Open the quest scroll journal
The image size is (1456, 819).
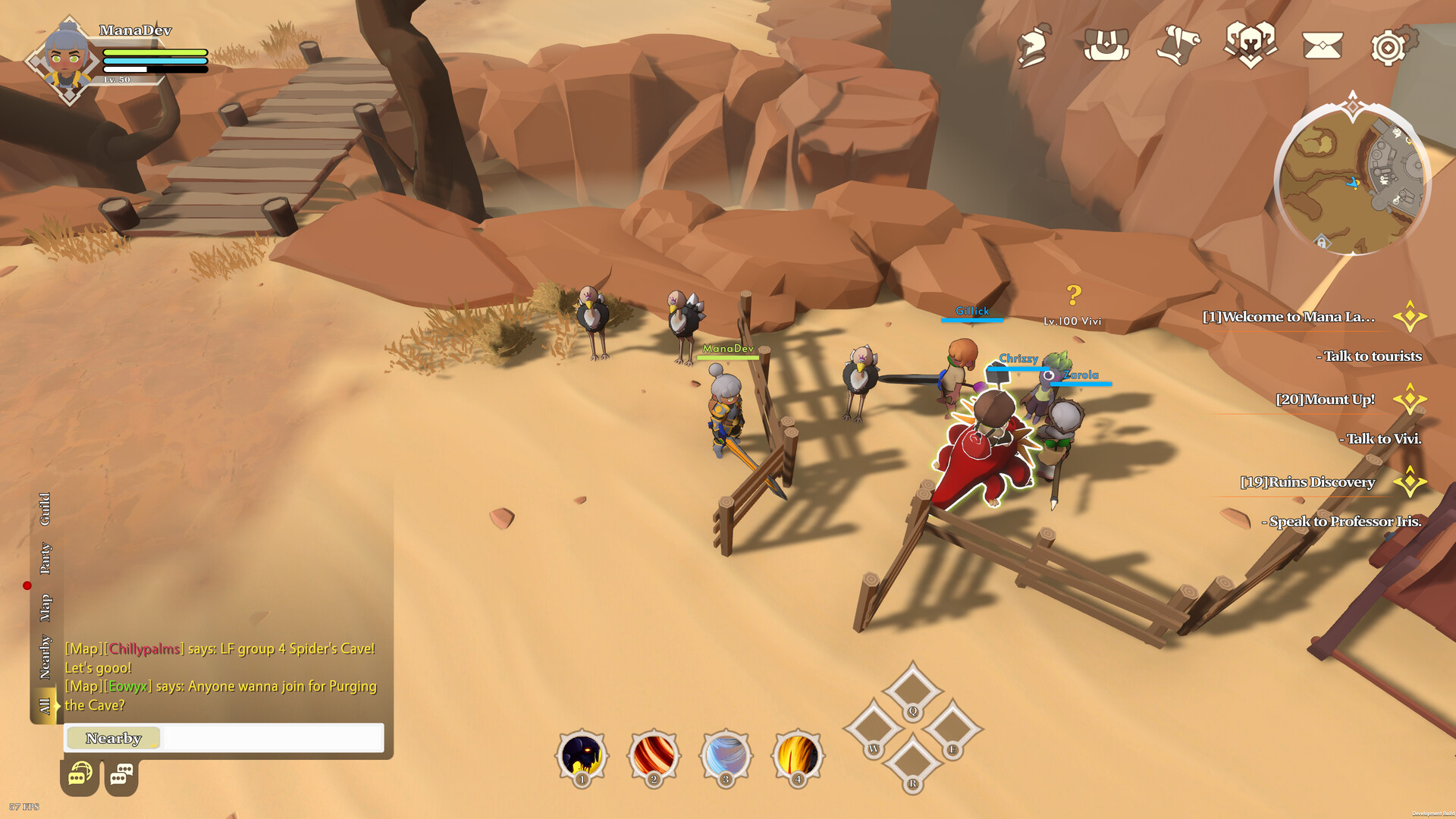1180,45
